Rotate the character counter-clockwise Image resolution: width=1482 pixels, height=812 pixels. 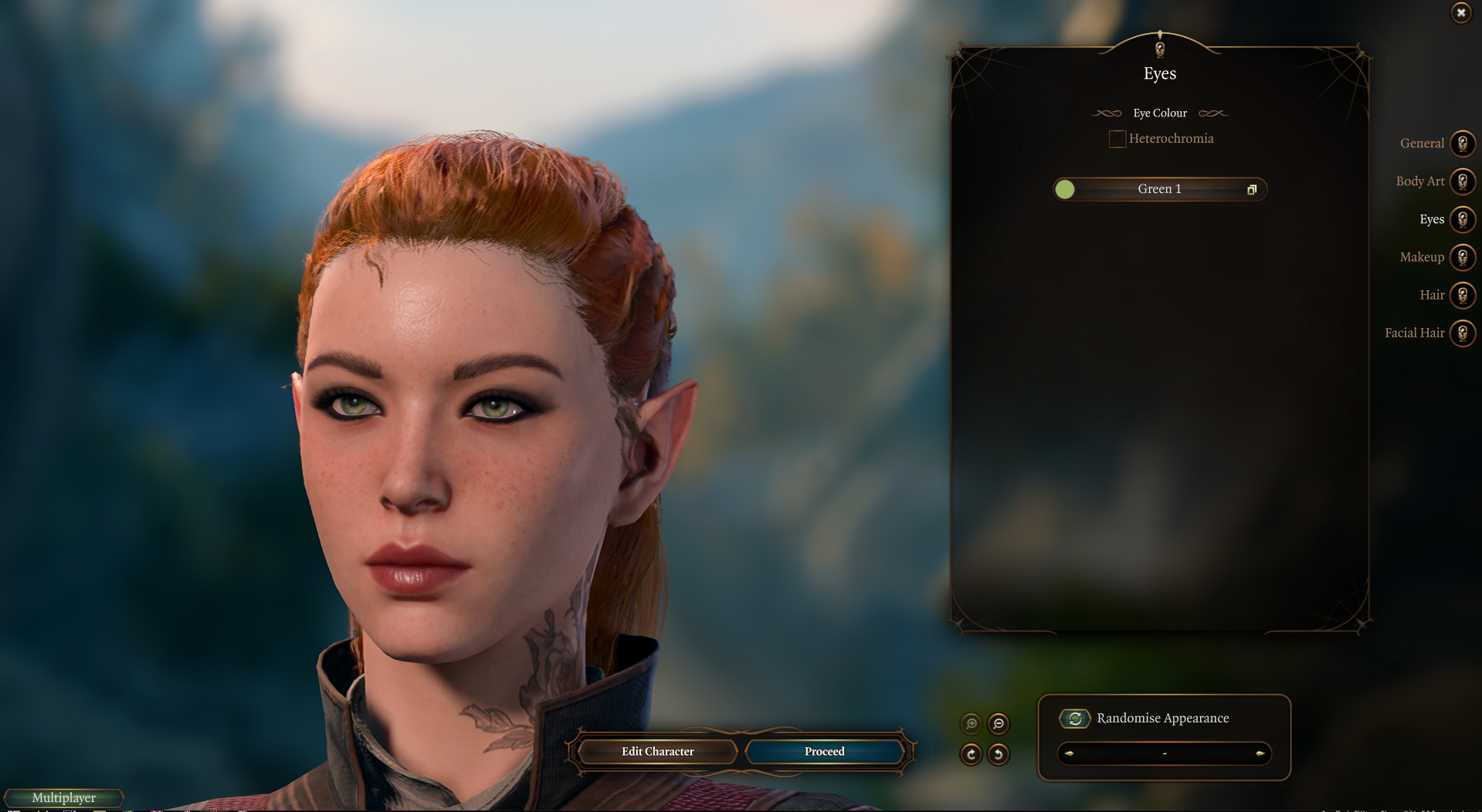click(999, 754)
